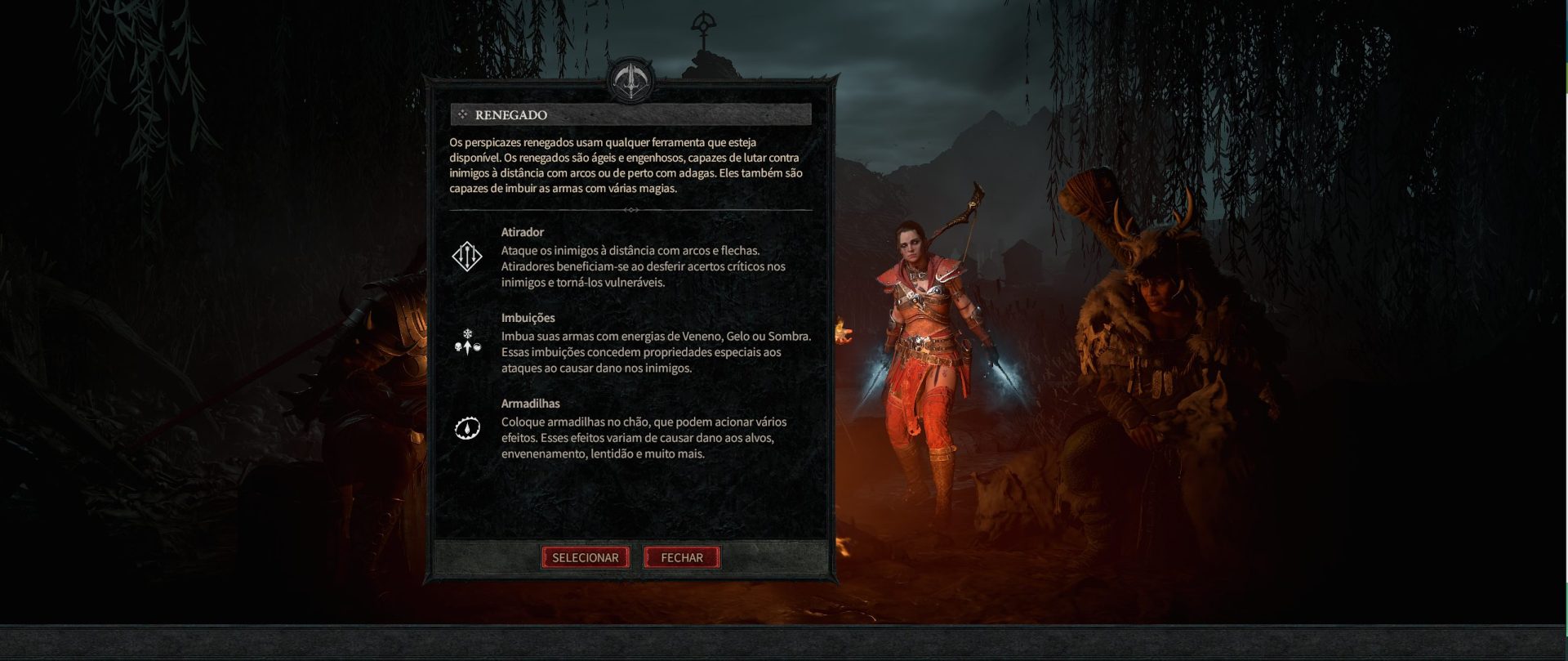Image resolution: width=1568 pixels, height=661 pixels.
Task: Click the Imbuições heading text
Action: click(527, 318)
